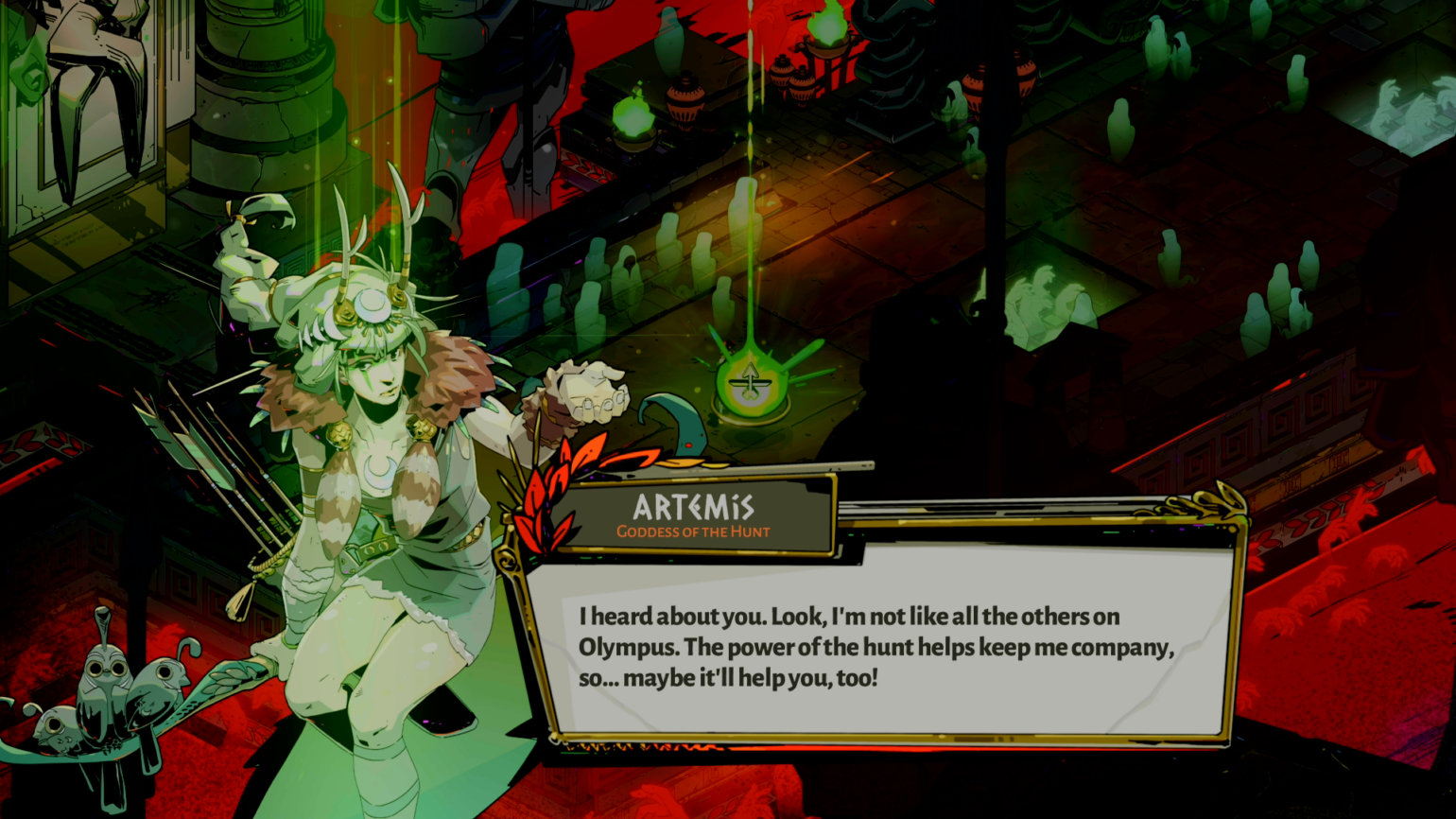Screen dimensions: 1456x819
Task: Select the glowing Artemis boon altar symbol
Action: click(752, 384)
